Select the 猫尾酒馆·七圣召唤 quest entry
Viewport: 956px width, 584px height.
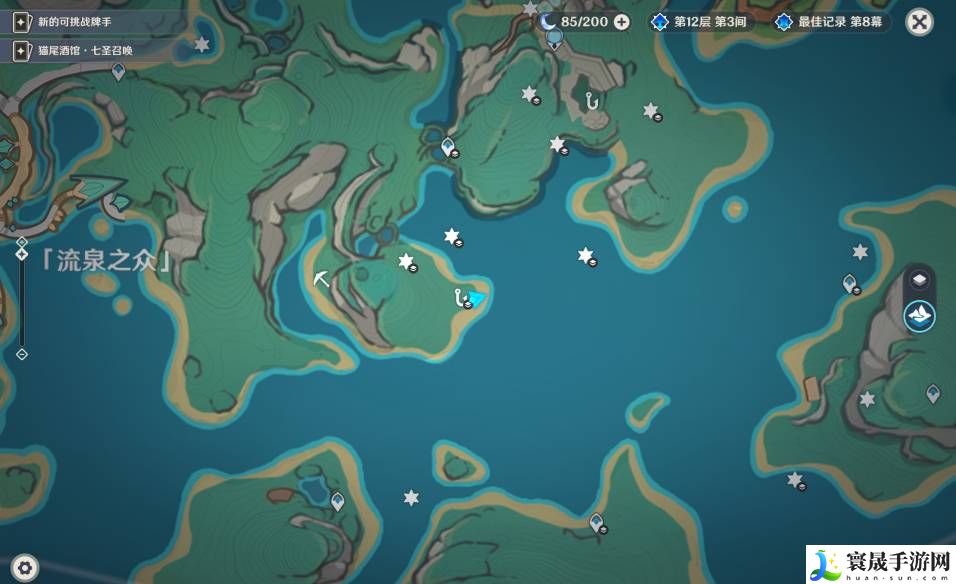pyautogui.click(x=75, y=49)
